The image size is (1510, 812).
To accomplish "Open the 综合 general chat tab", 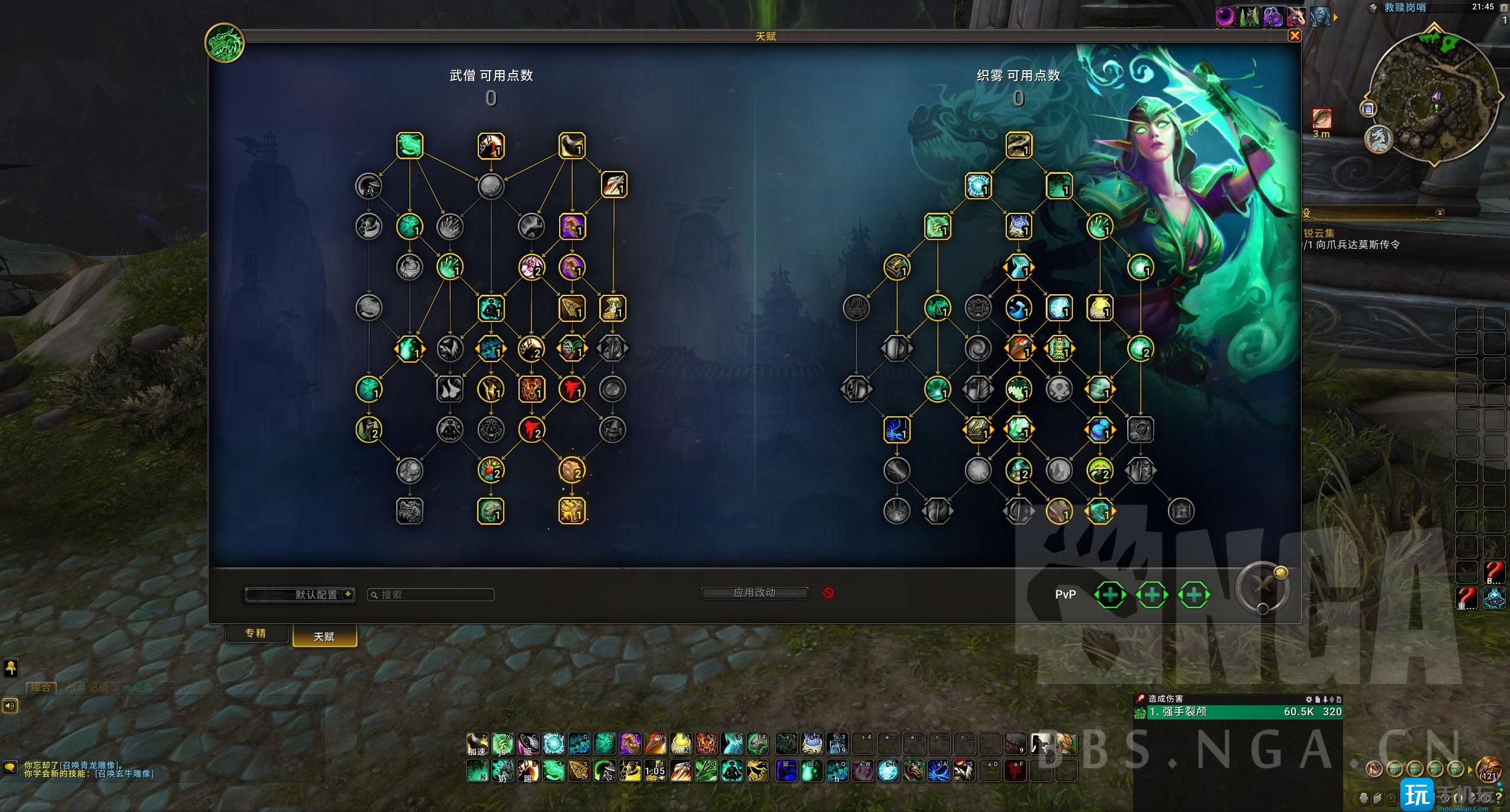I will pos(40,688).
